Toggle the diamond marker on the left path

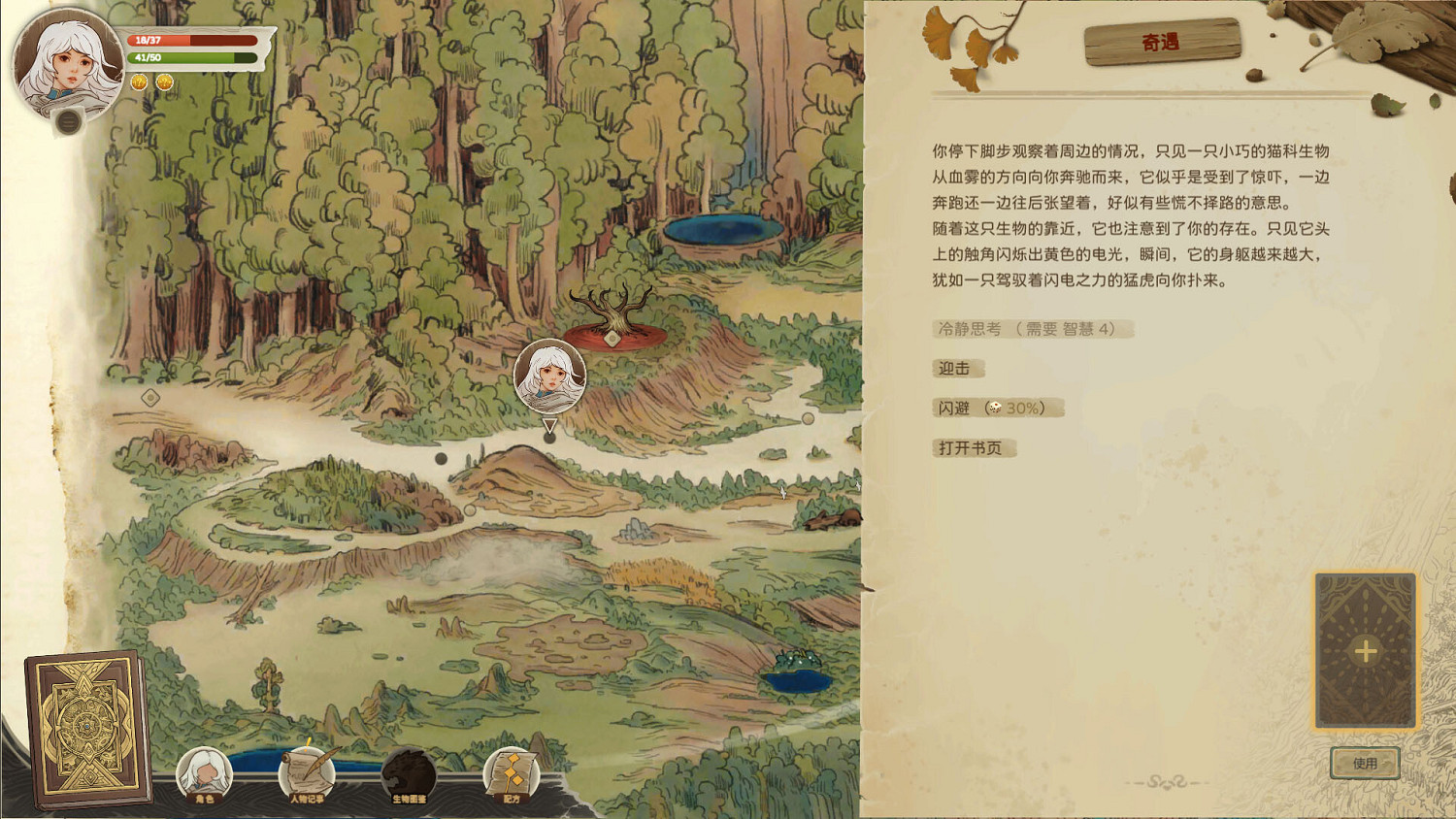click(150, 398)
